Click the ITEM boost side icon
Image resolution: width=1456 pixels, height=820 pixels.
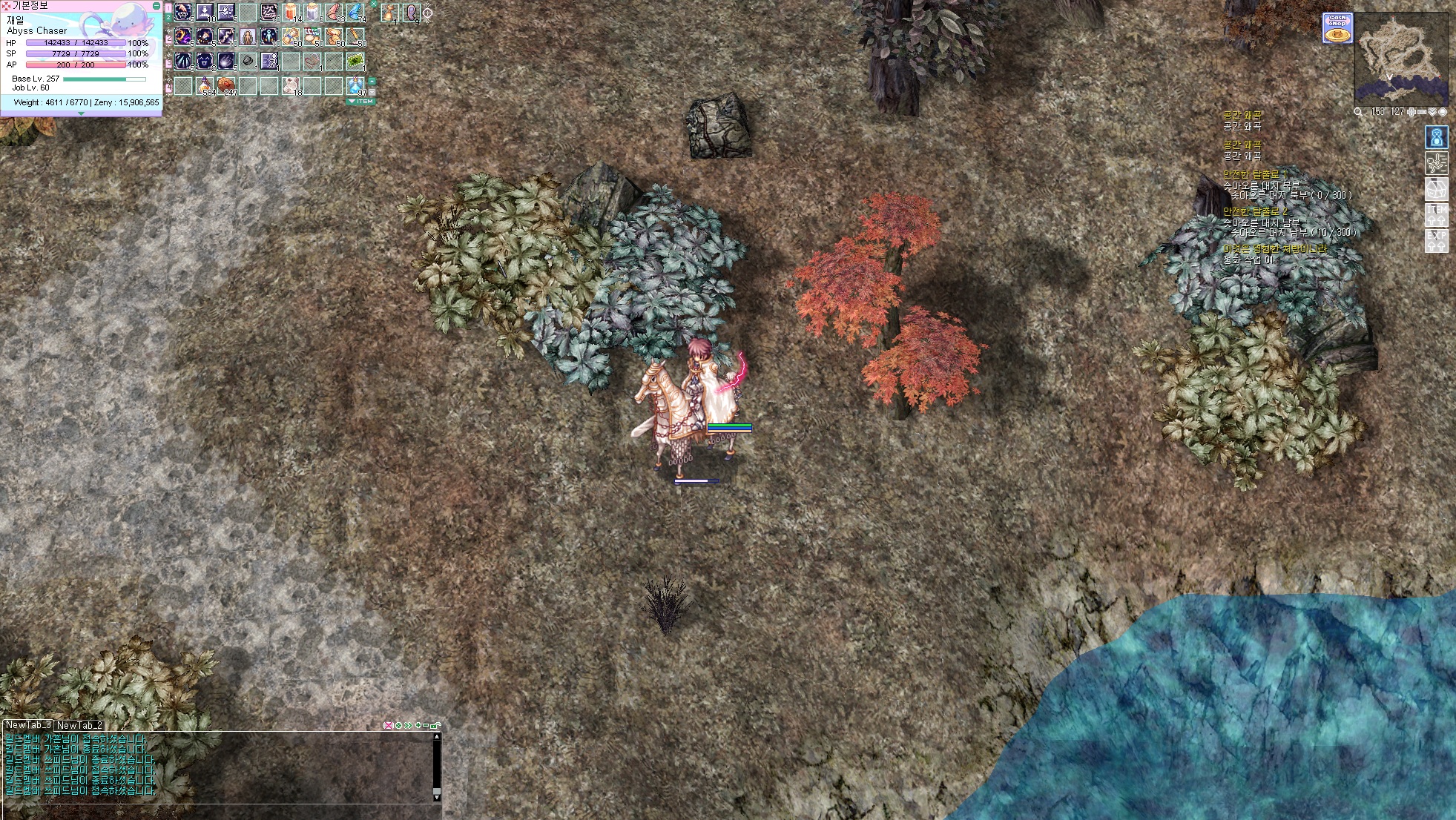click(x=1437, y=215)
